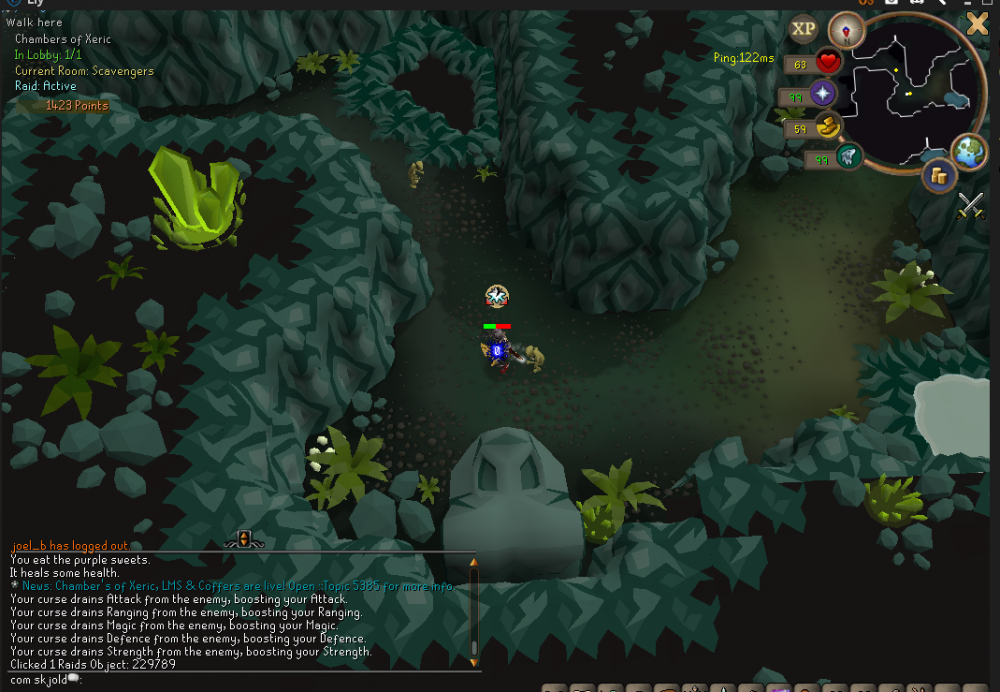Toggle run with the boot energy orb
The height and width of the screenshot is (692, 1000).
(829, 127)
